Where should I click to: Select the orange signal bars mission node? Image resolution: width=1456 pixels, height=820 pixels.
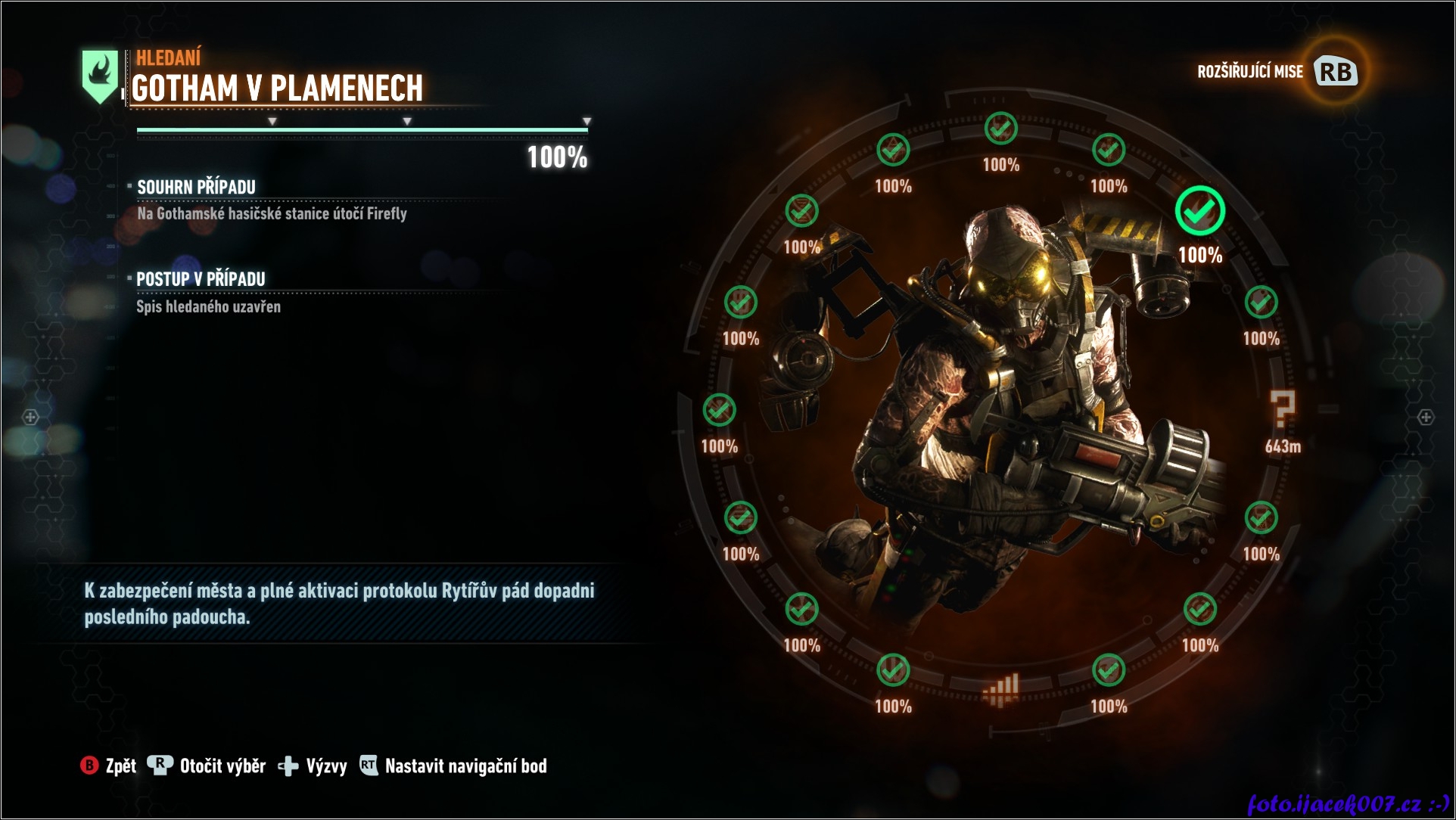[1000, 690]
